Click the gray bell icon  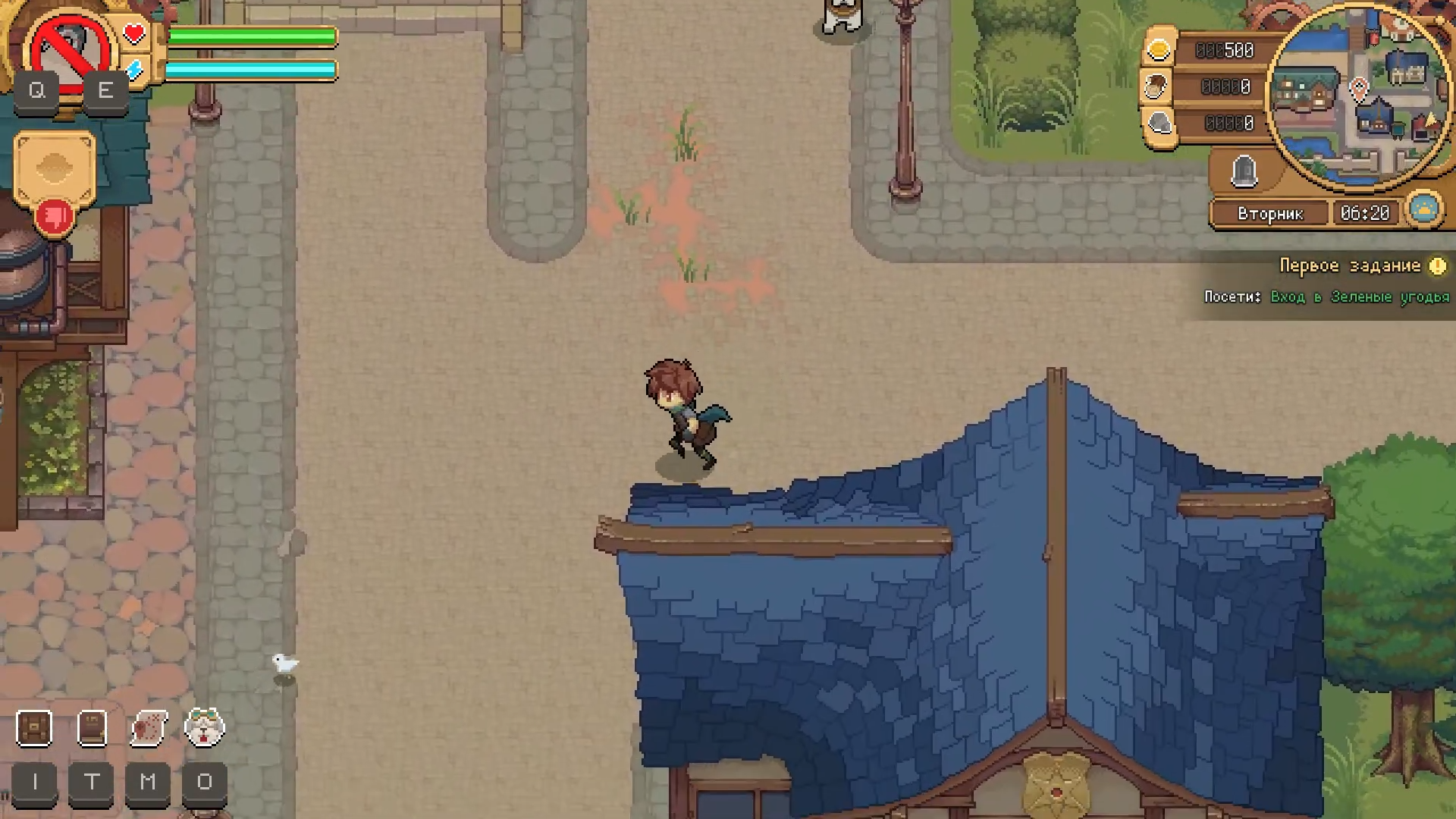click(1244, 171)
